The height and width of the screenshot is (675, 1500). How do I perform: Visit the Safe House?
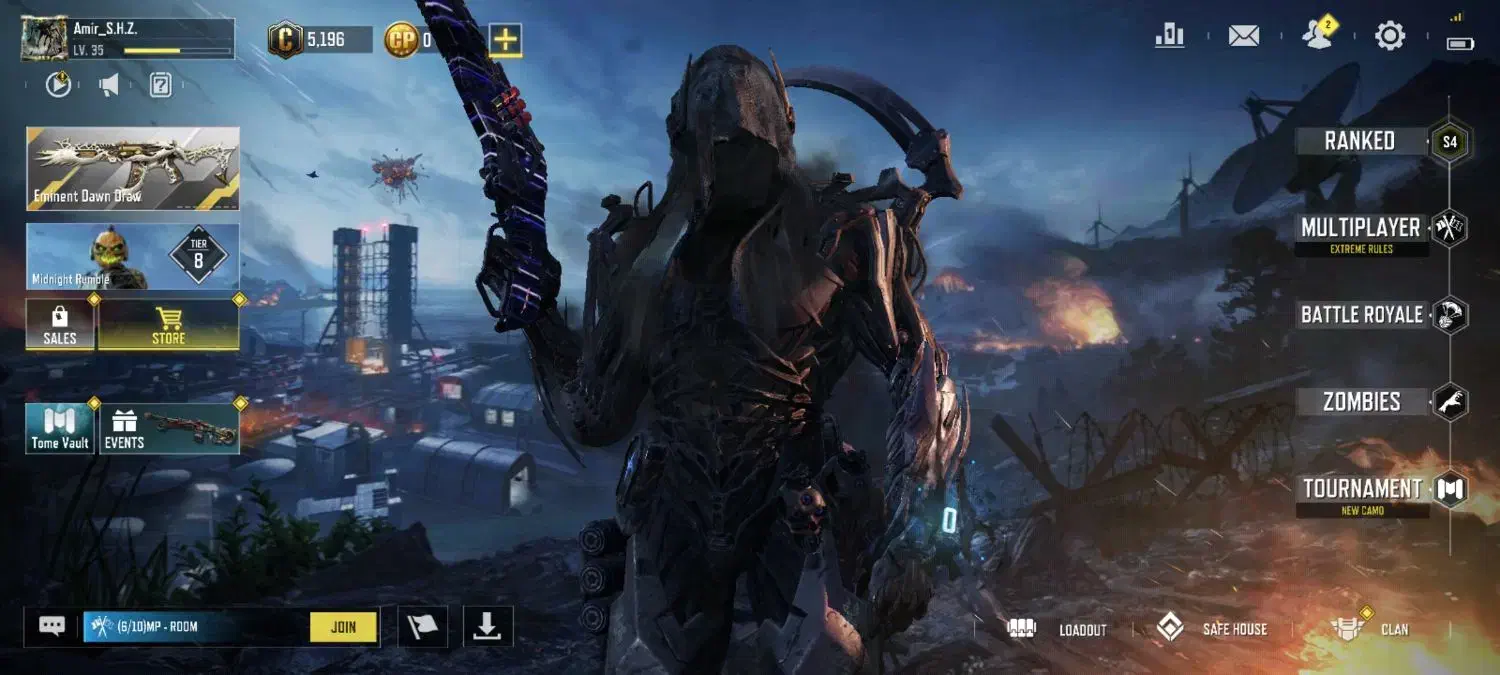(1212, 629)
